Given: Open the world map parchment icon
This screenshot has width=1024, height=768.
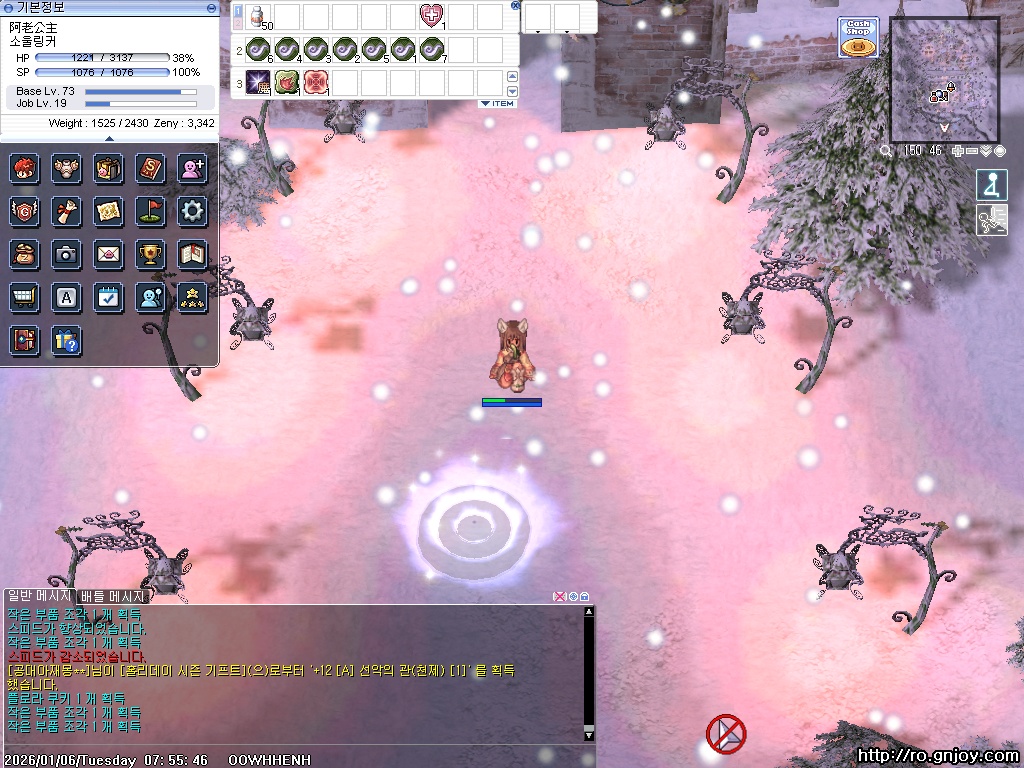Looking at the screenshot, I should 108,211.
